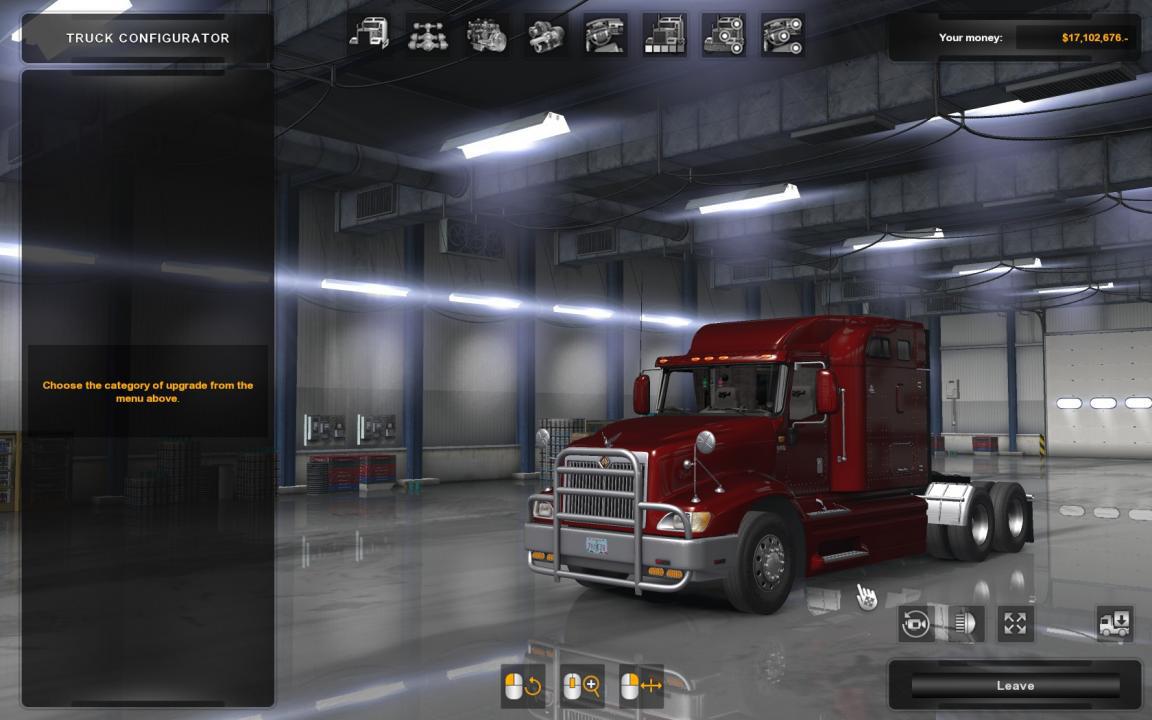Switch to the interior category

(605, 36)
